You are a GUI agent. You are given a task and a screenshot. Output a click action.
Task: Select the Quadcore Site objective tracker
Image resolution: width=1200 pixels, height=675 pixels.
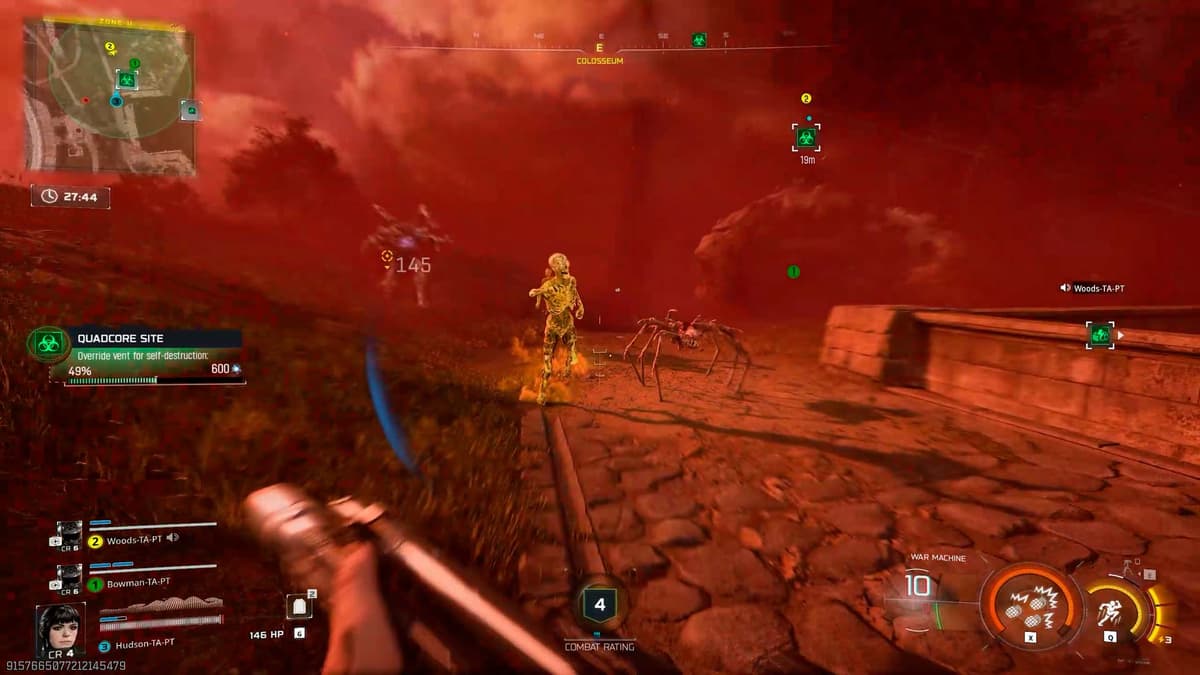(x=135, y=356)
